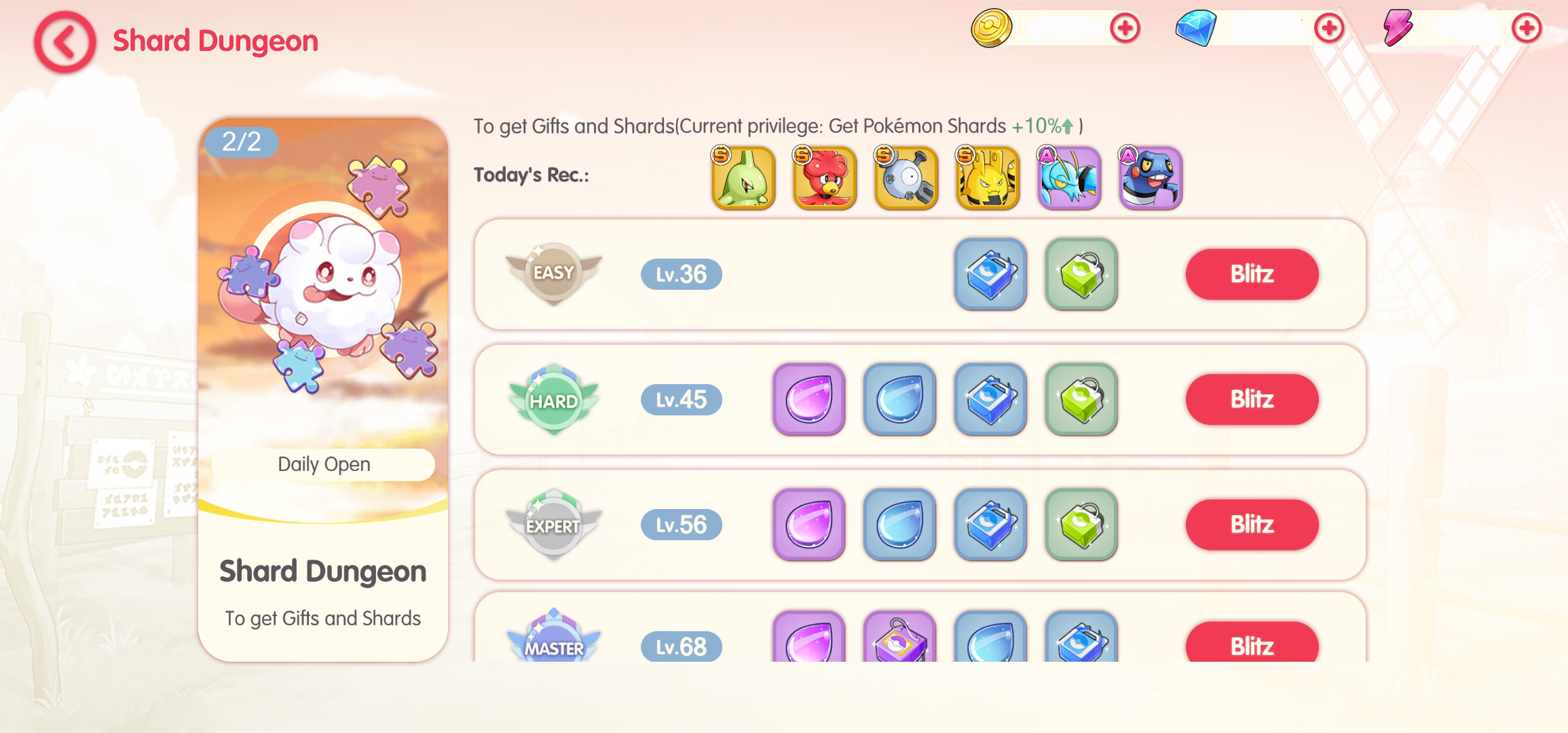Click the Daily Open label on the Swirlix card
1568x733 pixels.
click(x=323, y=464)
